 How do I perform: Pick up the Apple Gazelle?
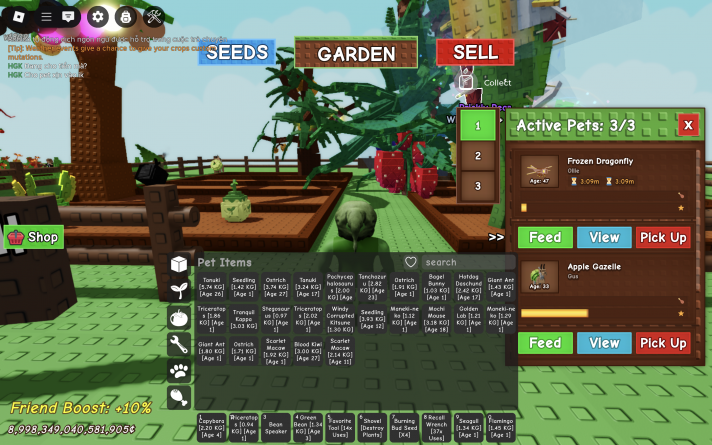point(662,343)
